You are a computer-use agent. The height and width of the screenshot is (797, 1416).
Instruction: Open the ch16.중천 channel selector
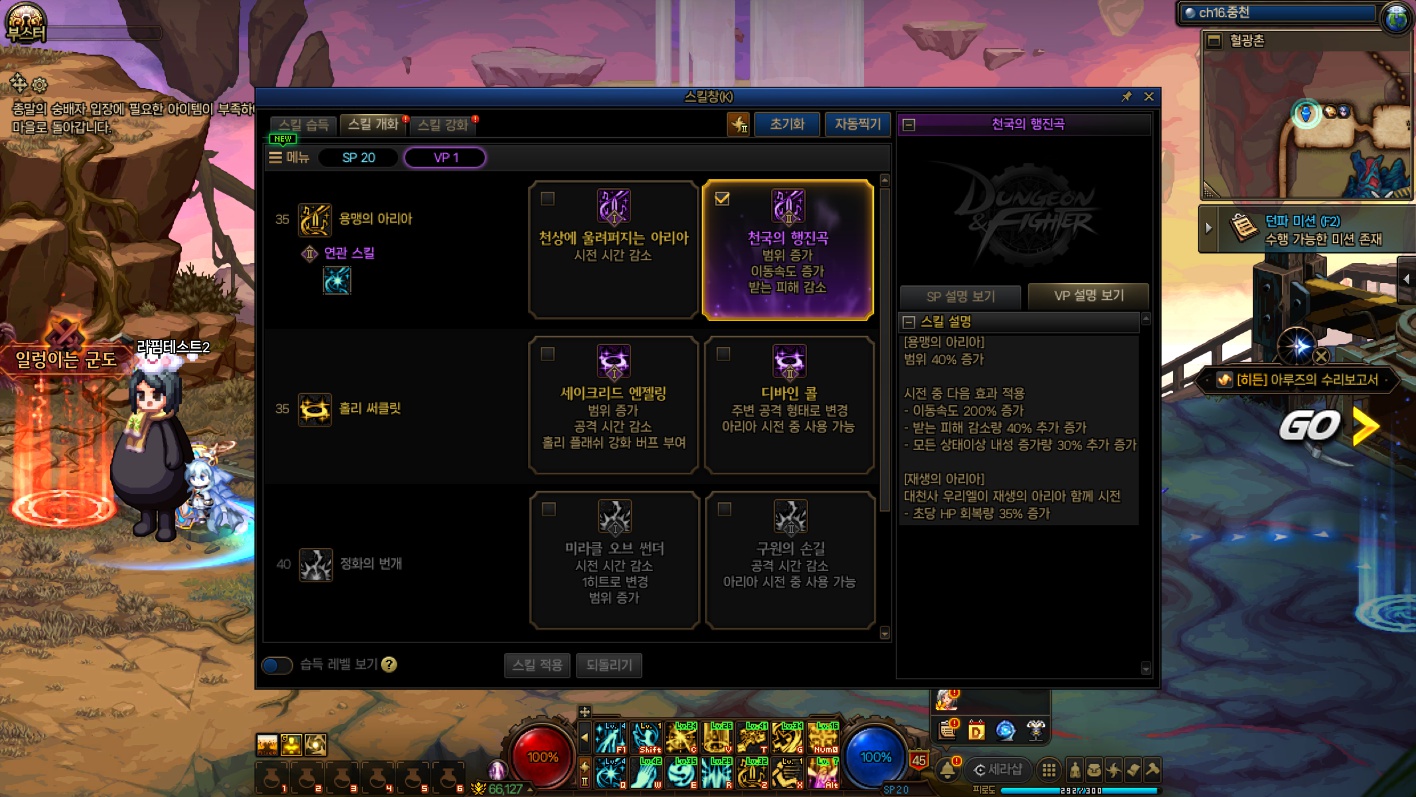tap(1278, 13)
